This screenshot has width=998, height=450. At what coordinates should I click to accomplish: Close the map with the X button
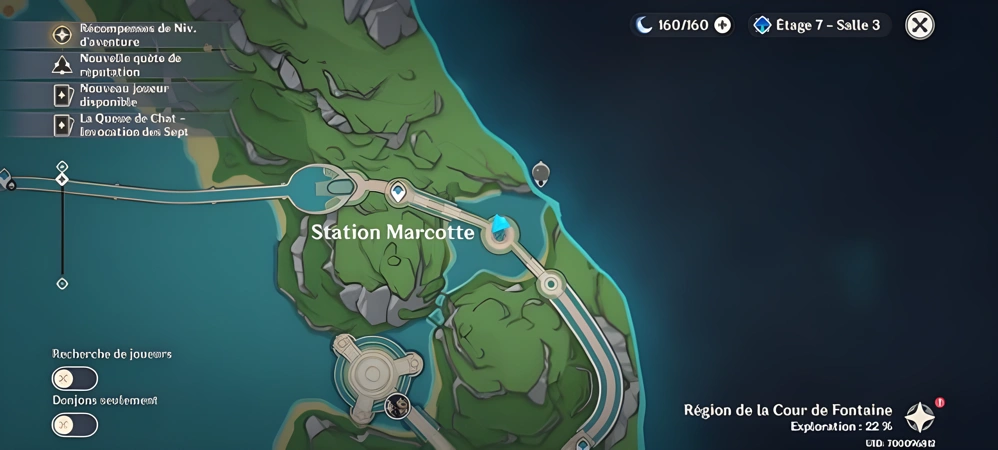[x=919, y=25]
